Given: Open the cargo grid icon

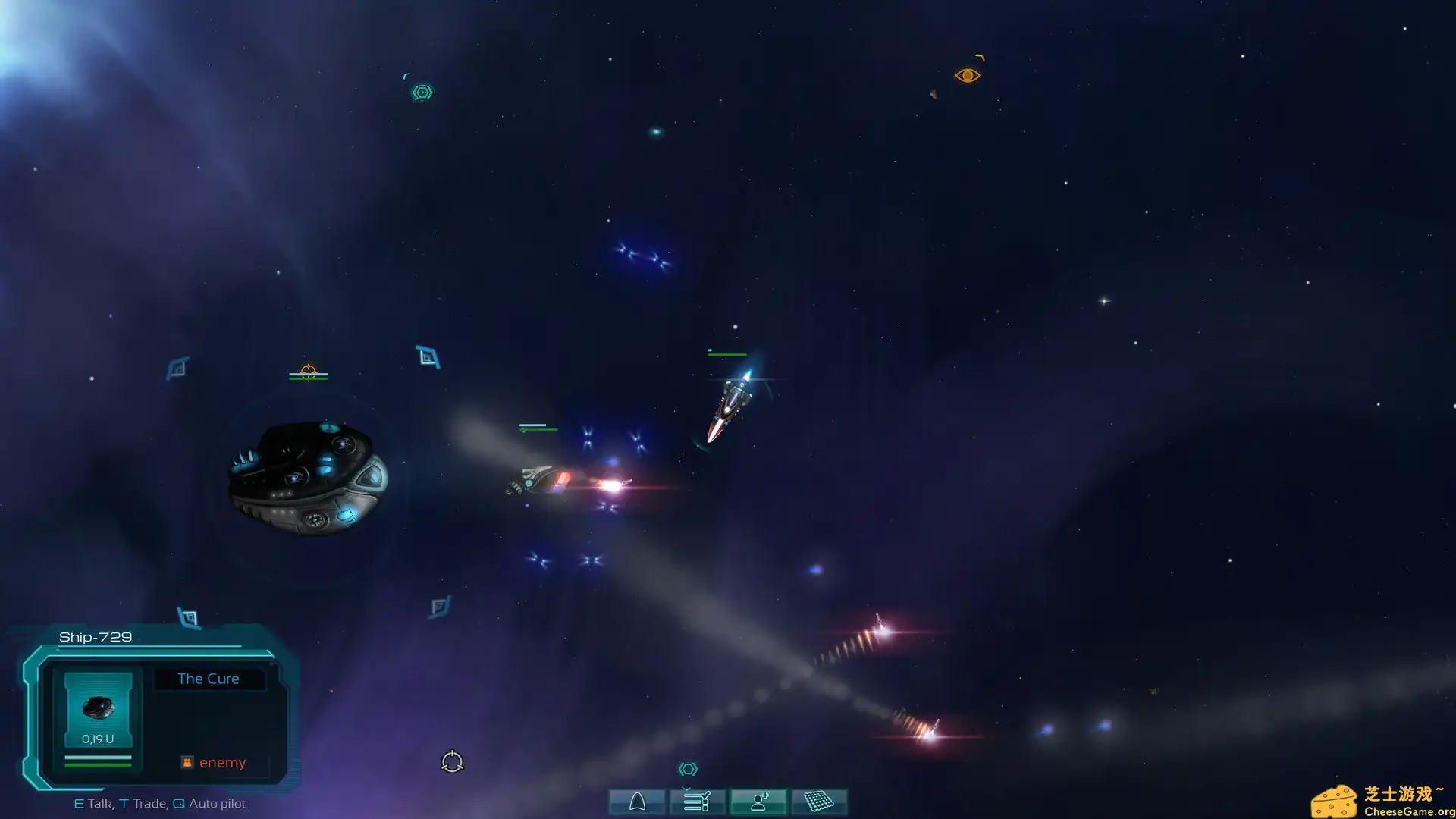Looking at the screenshot, I should coord(820,802).
